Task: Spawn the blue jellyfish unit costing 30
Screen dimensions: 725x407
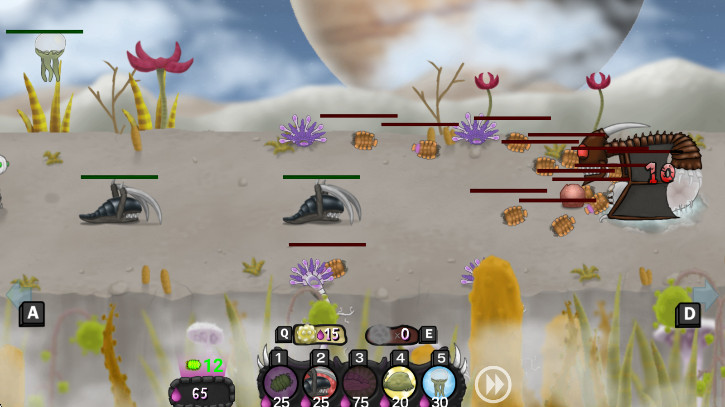Action: [x=439, y=380]
